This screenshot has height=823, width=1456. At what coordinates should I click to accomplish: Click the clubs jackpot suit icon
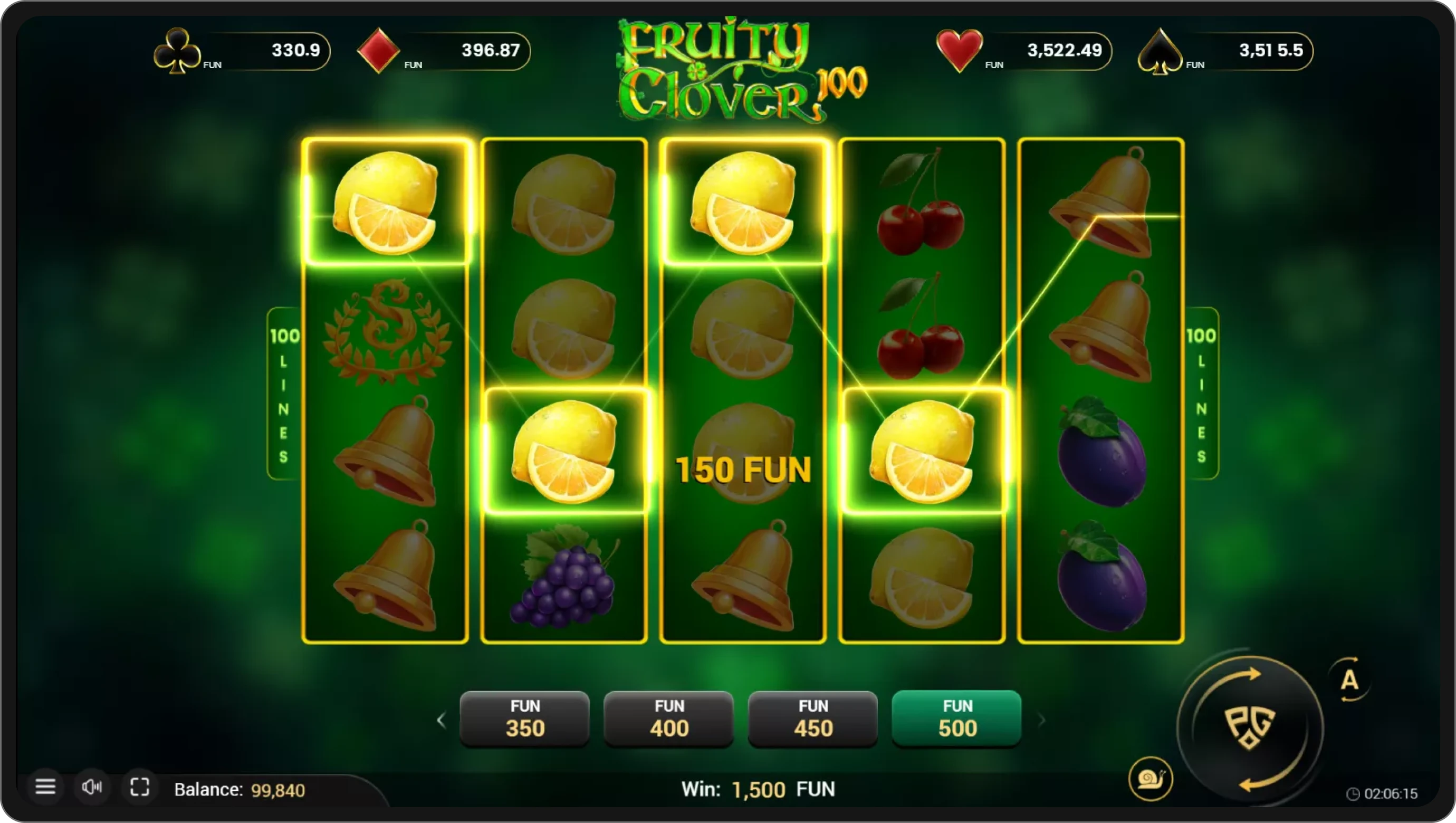coord(176,51)
